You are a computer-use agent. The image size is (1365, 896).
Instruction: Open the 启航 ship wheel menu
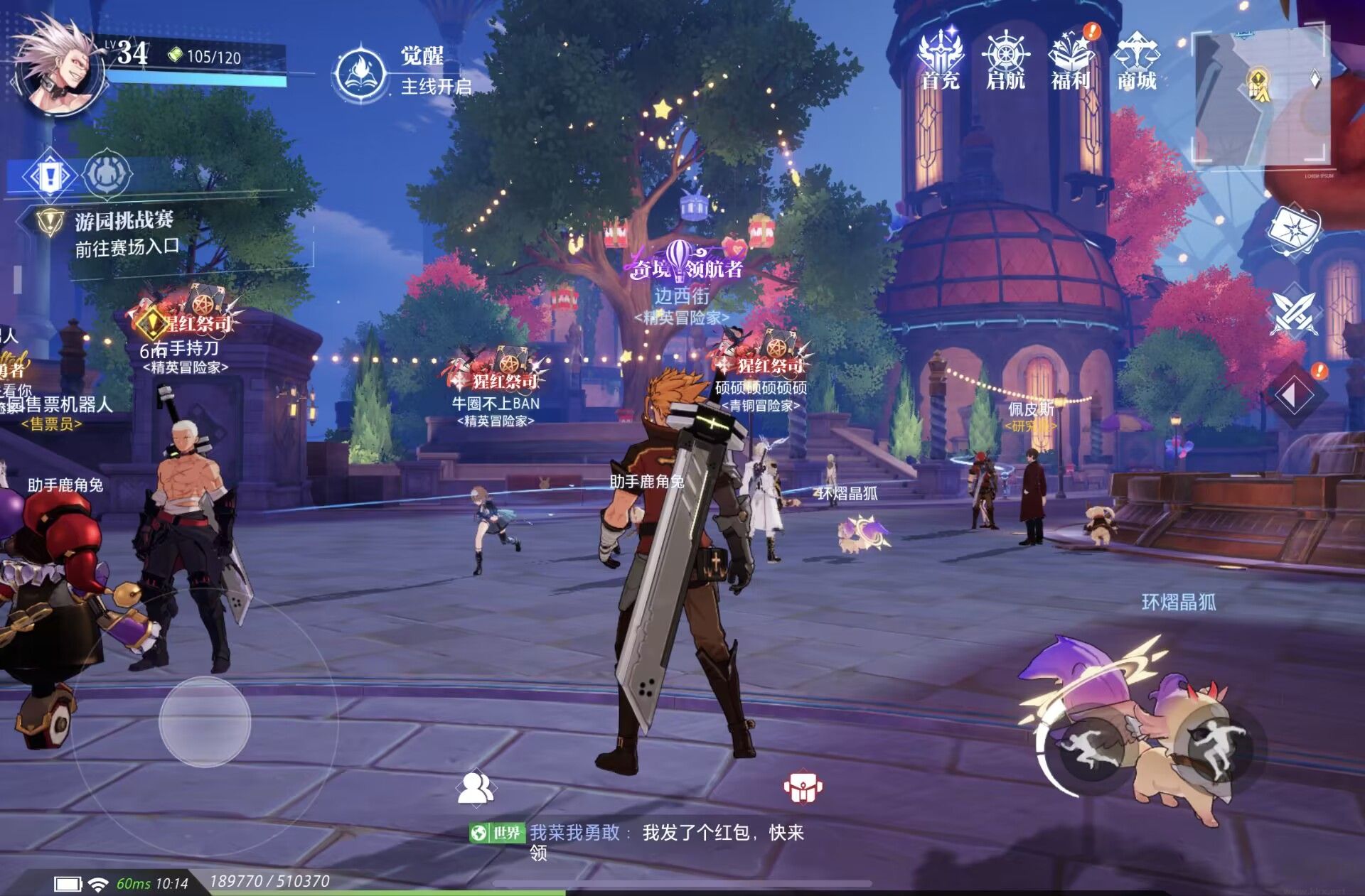1005,60
